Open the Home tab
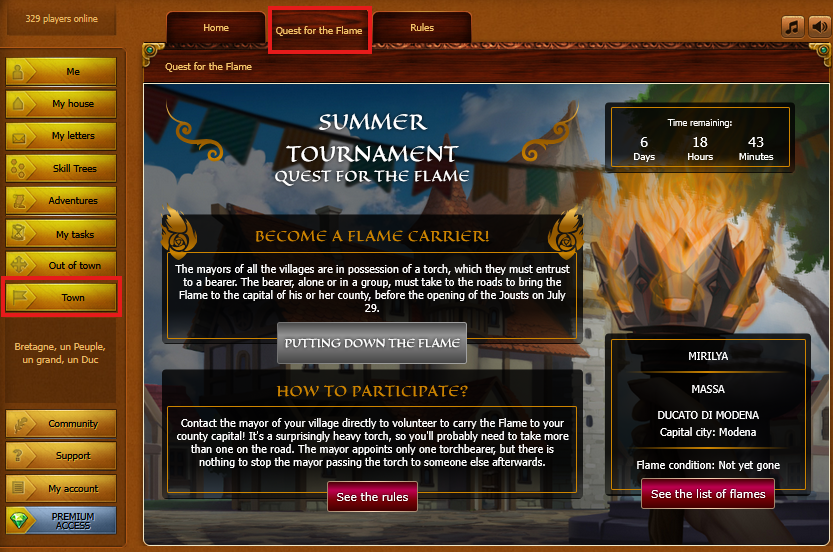 216,28
